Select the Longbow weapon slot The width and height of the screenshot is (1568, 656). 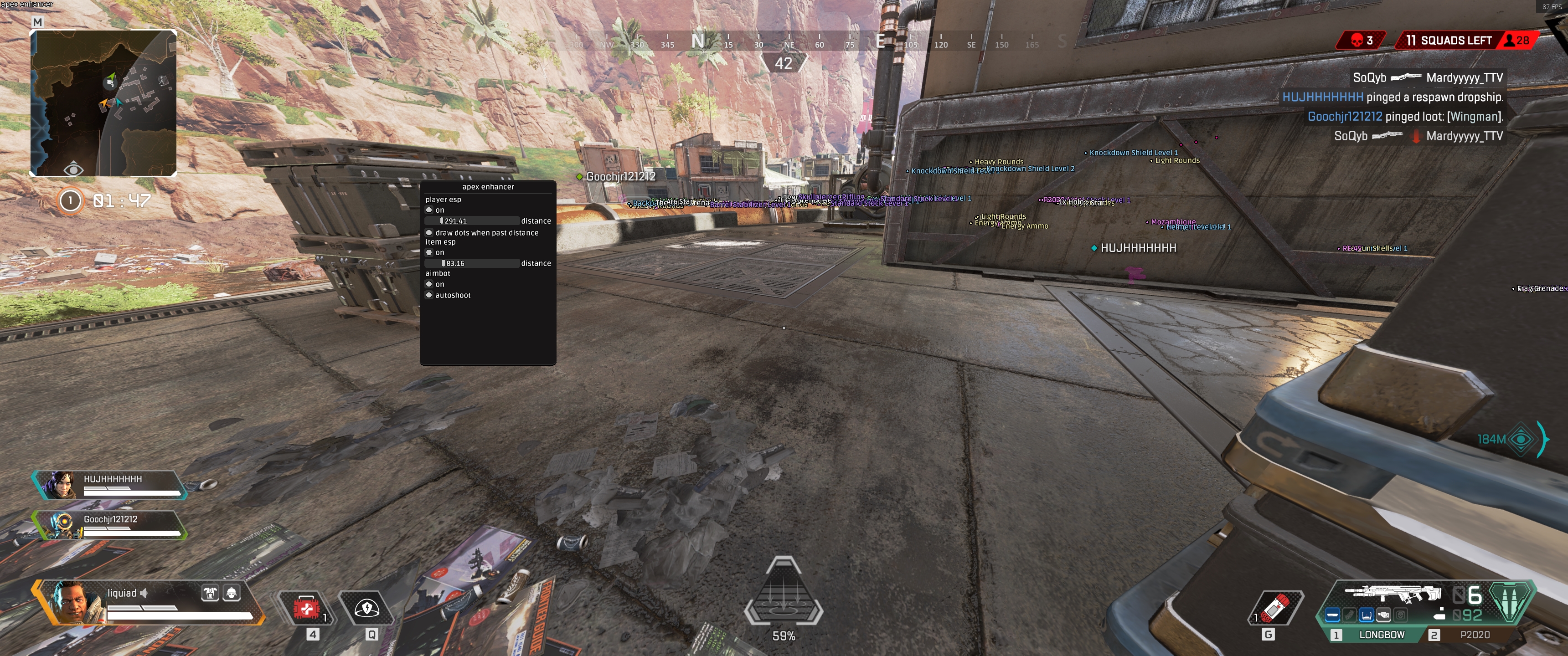[1381, 635]
